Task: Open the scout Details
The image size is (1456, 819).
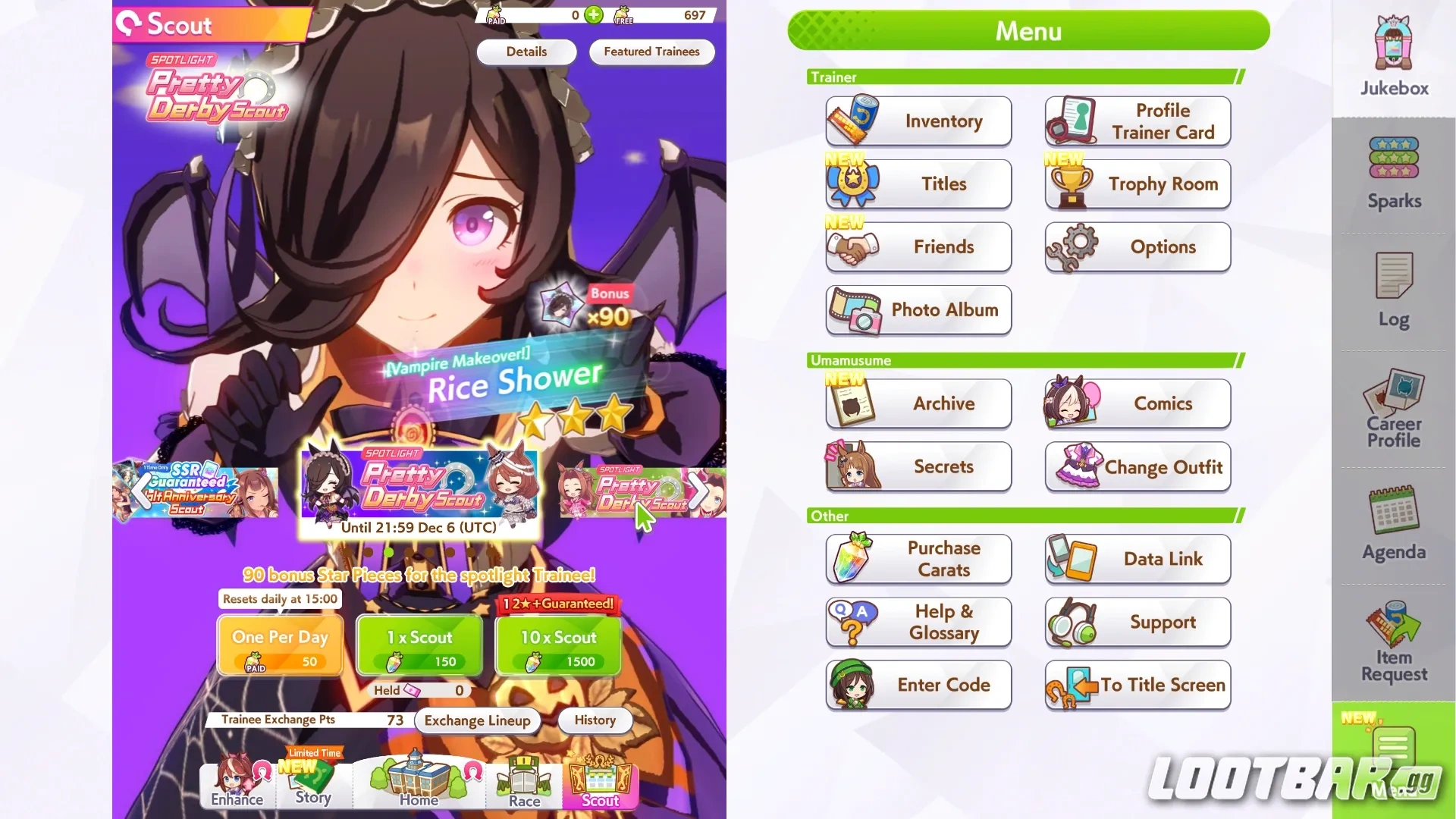Action: pos(526,52)
